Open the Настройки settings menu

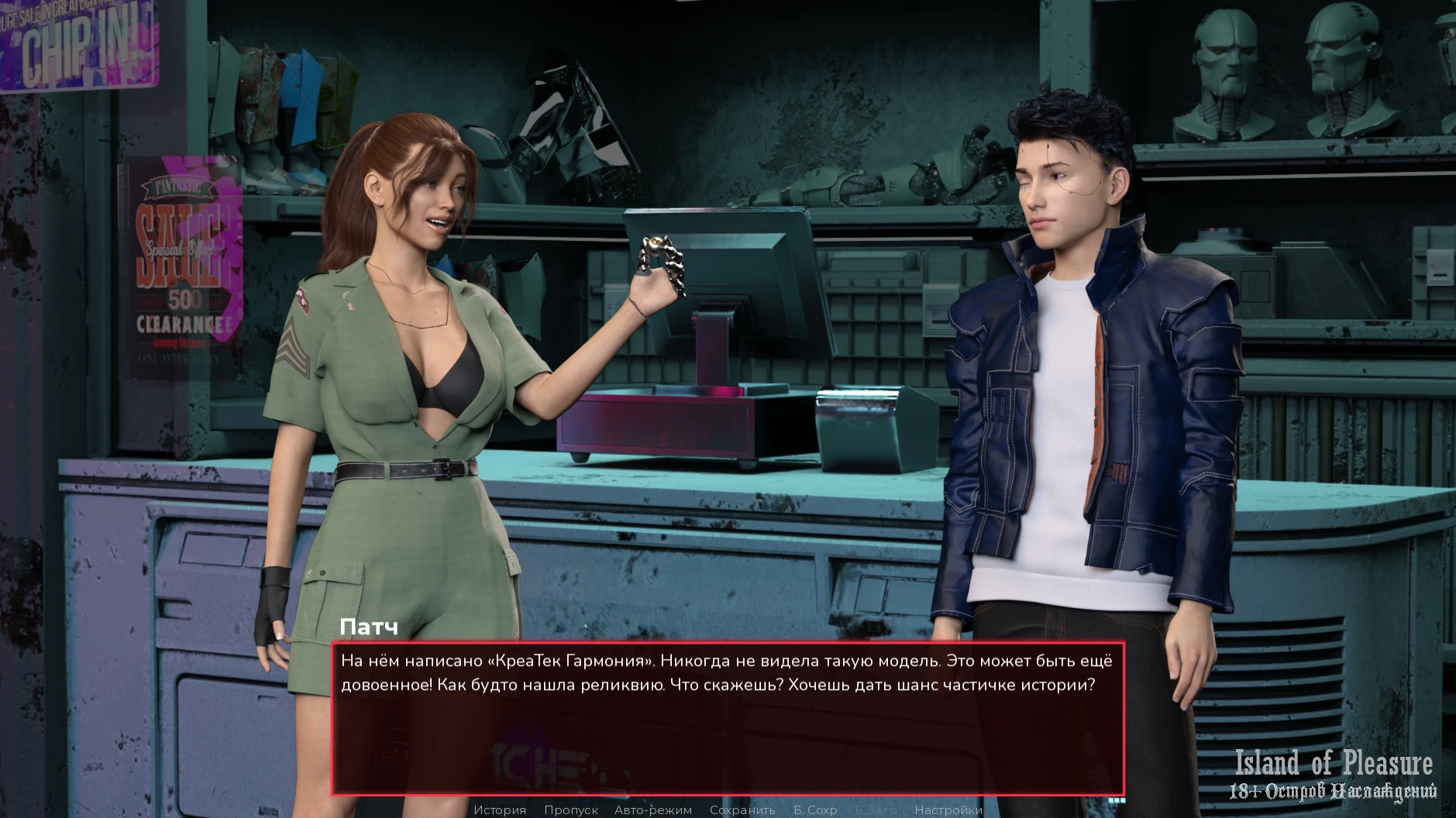point(948,809)
